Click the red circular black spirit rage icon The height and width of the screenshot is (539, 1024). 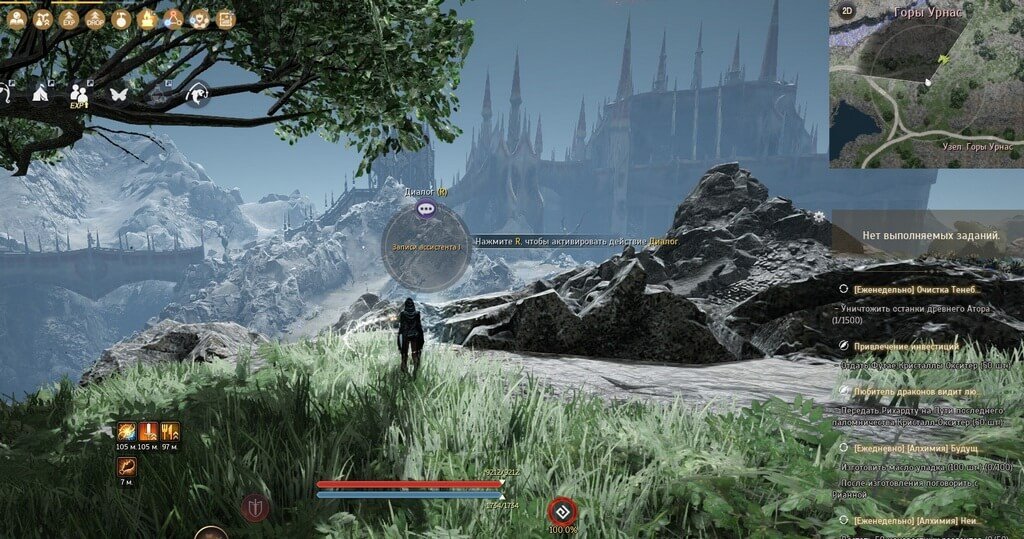562,511
